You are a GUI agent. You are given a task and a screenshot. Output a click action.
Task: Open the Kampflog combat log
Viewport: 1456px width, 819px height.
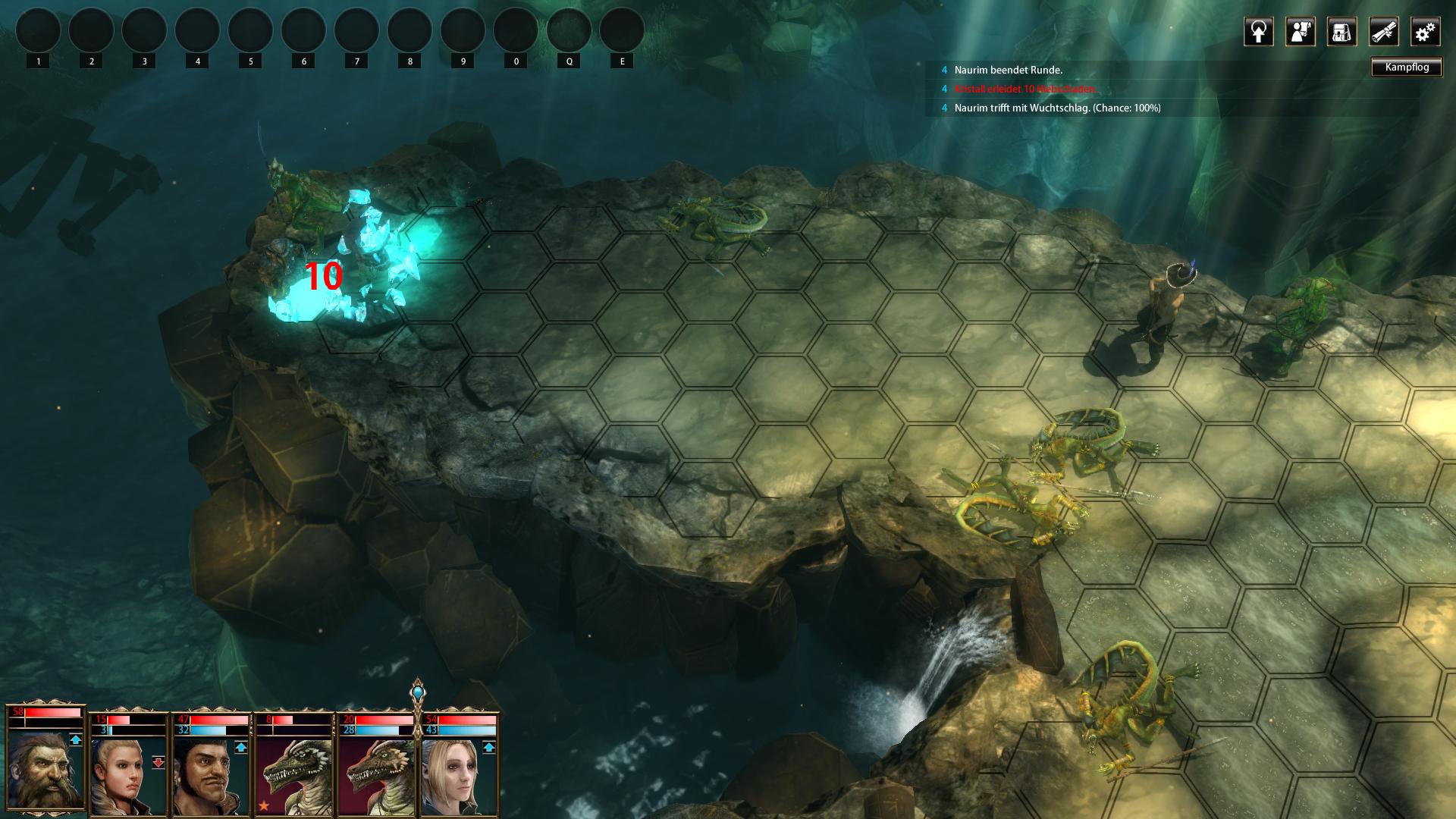[1407, 67]
